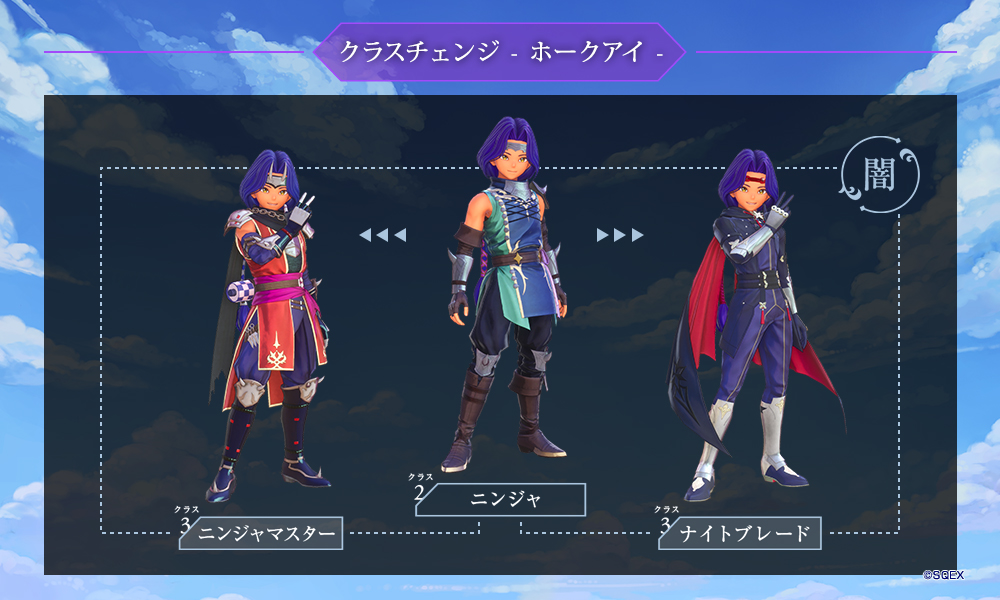Screen dimensions: 1000x600
Task: Click the left-pointing triple arrows
Action: click(x=382, y=235)
